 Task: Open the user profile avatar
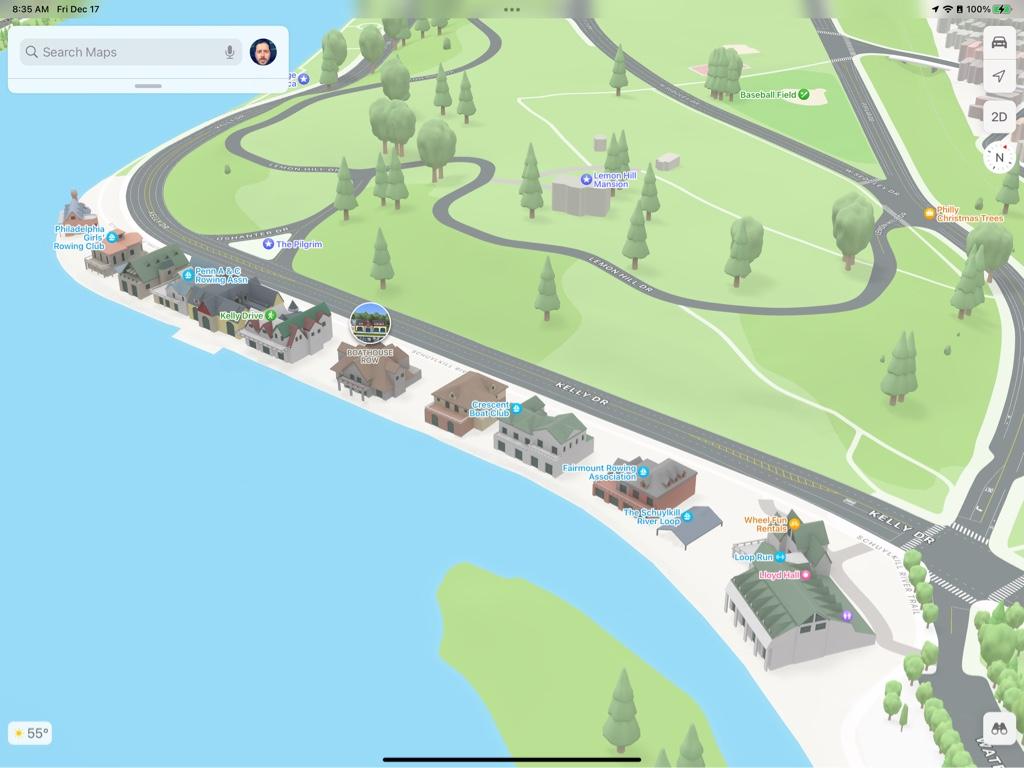263,52
